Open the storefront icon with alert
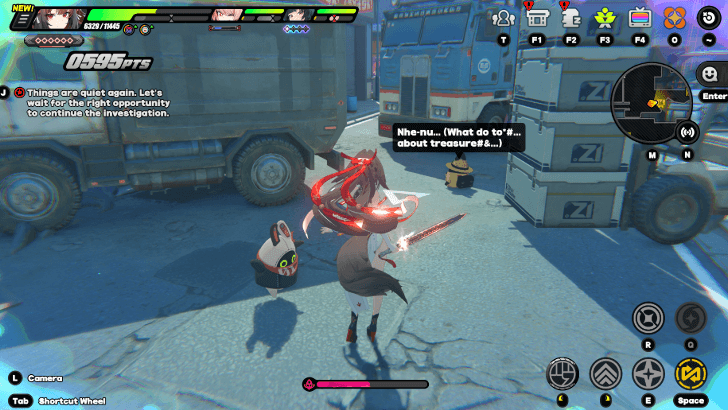Viewport: 728px width, 410px height. tap(537, 18)
